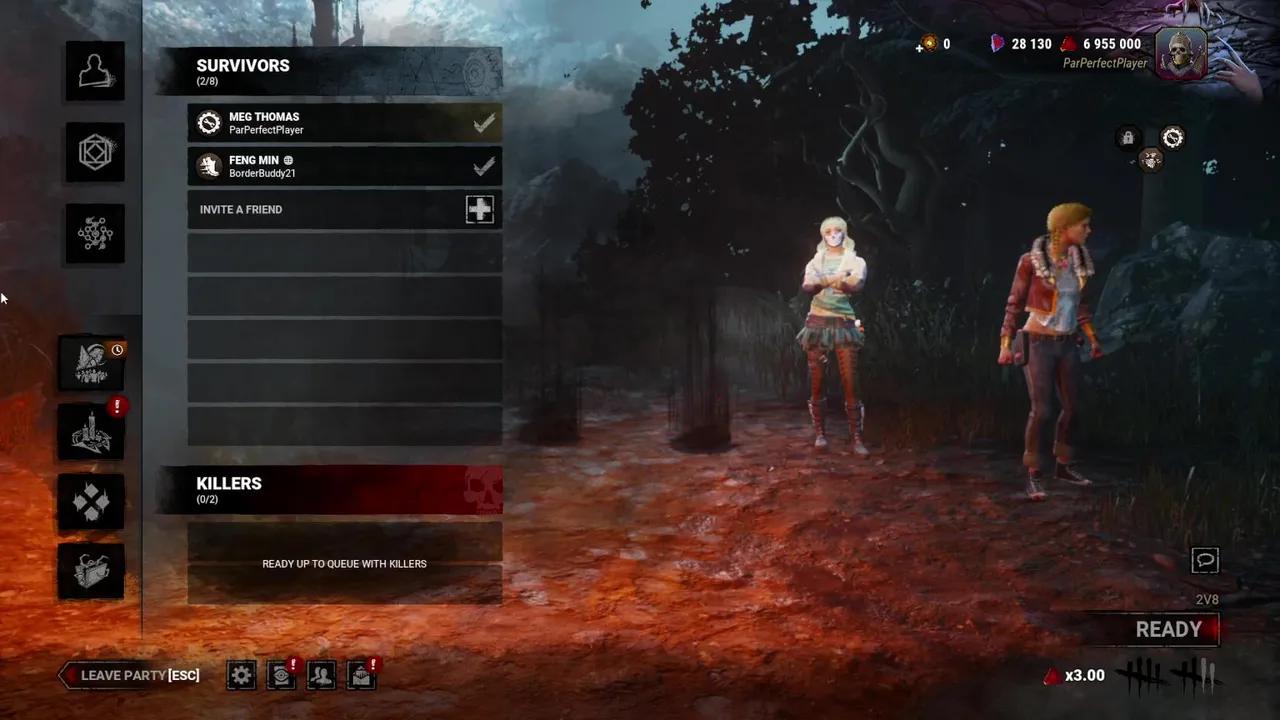Expand the KILLERS section header
Image resolution: width=1280 pixels, height=720 pixels.
(229, 483)
